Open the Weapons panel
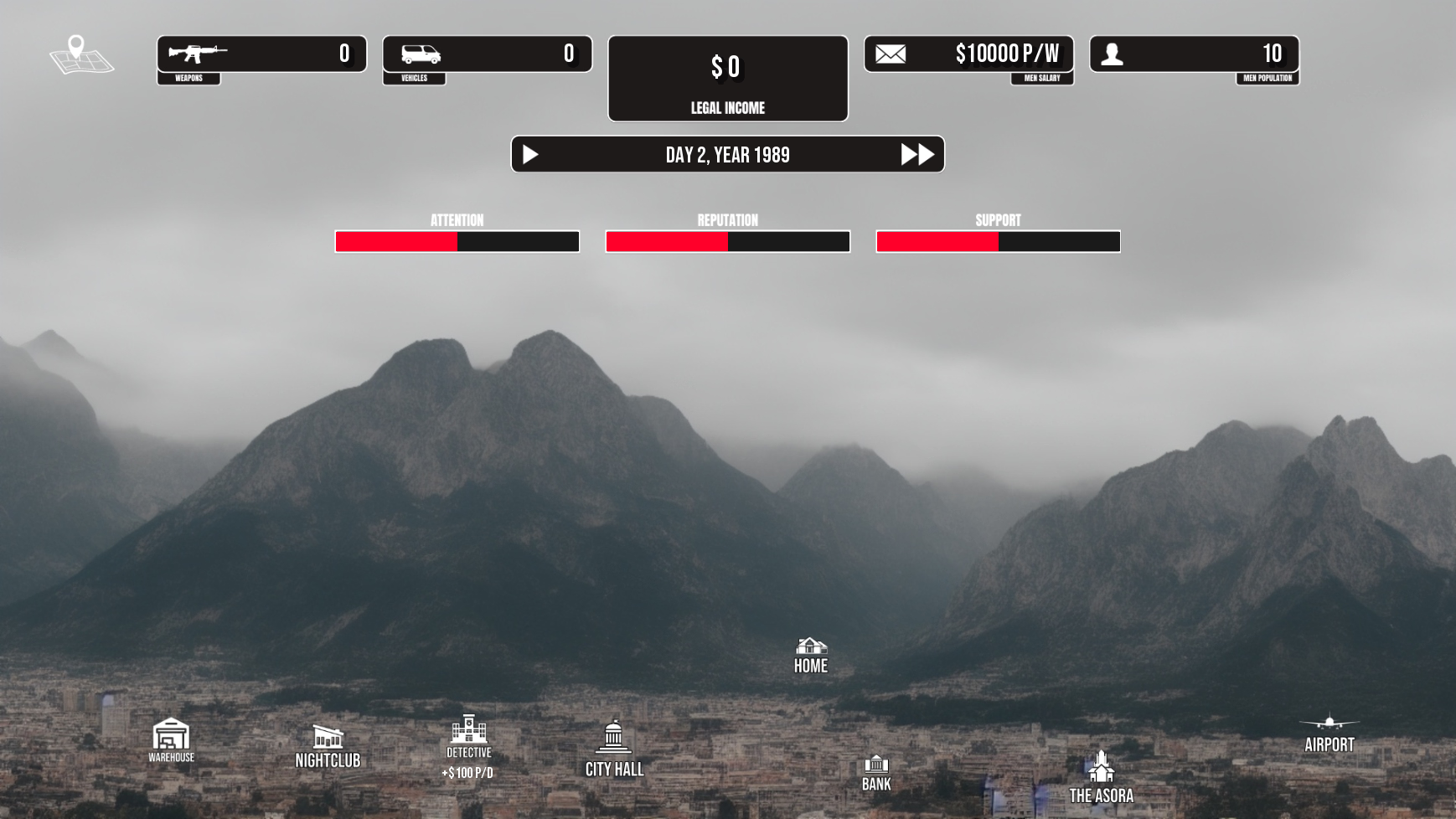This screenshot has height=819, width=1456. coord(261,54)
